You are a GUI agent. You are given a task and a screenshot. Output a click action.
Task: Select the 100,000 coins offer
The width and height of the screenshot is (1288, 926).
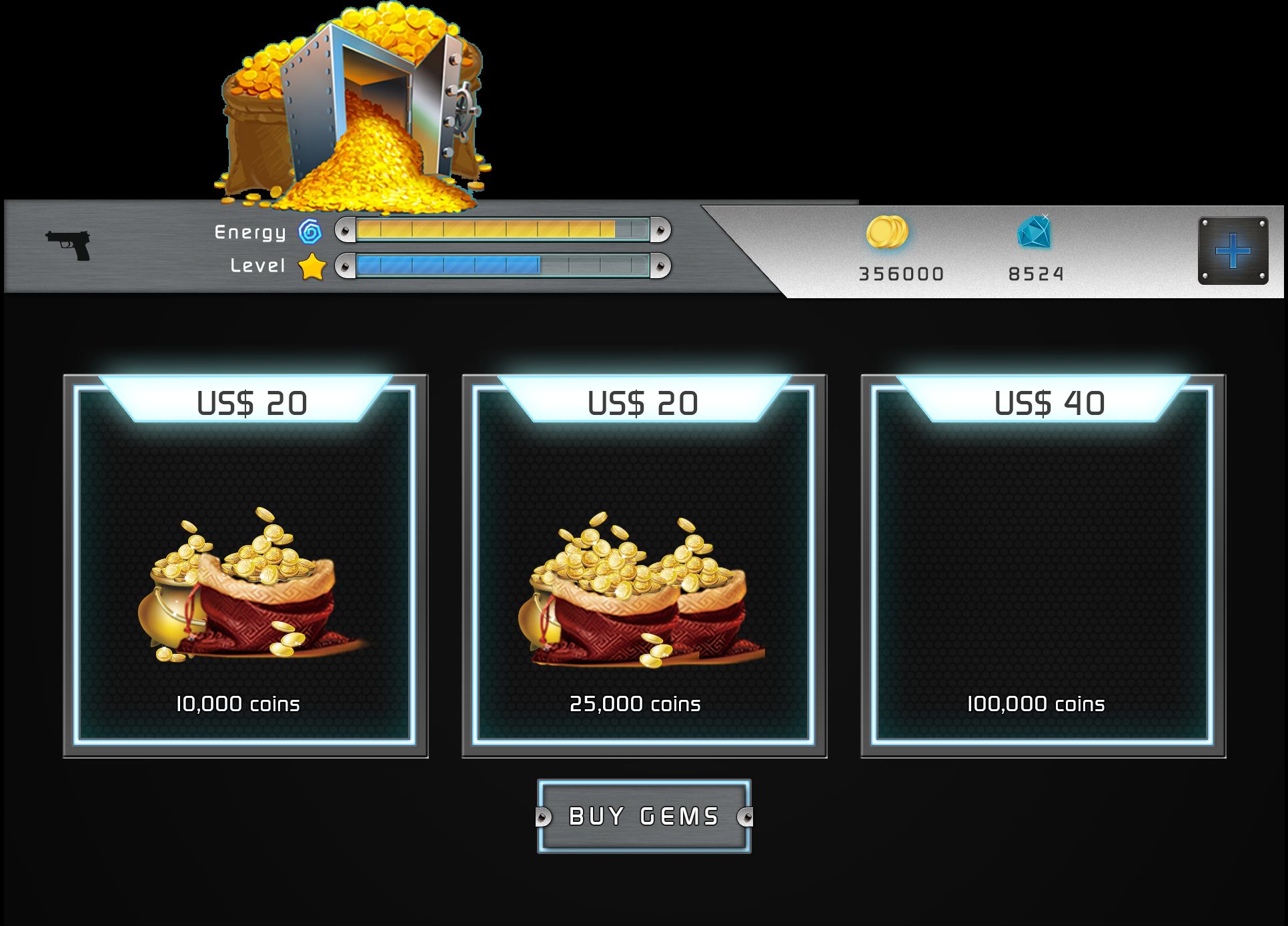pyautogui.click(x=1043, y=566)
